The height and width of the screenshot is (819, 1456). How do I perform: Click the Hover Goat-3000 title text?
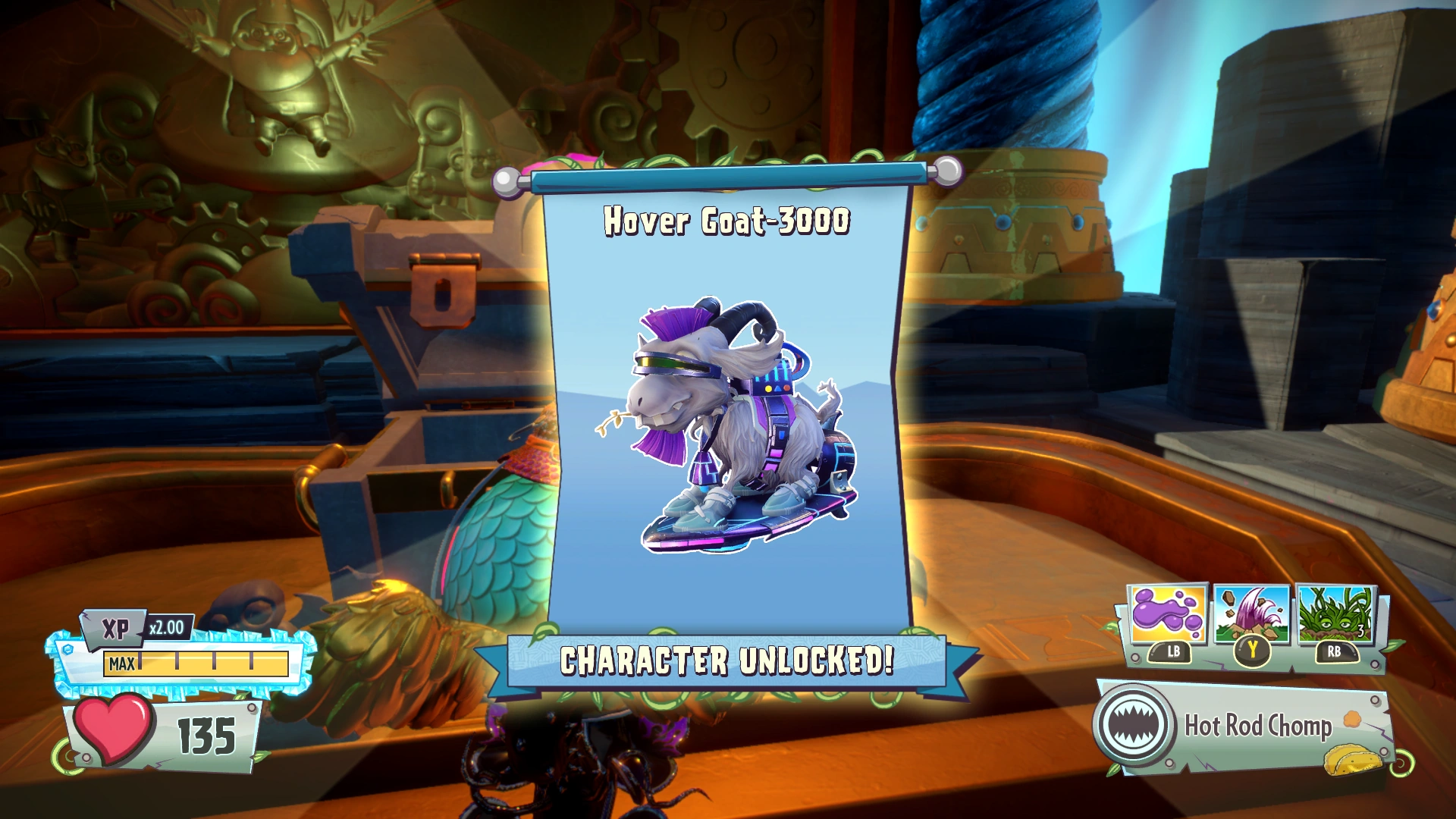coord(726,222)
